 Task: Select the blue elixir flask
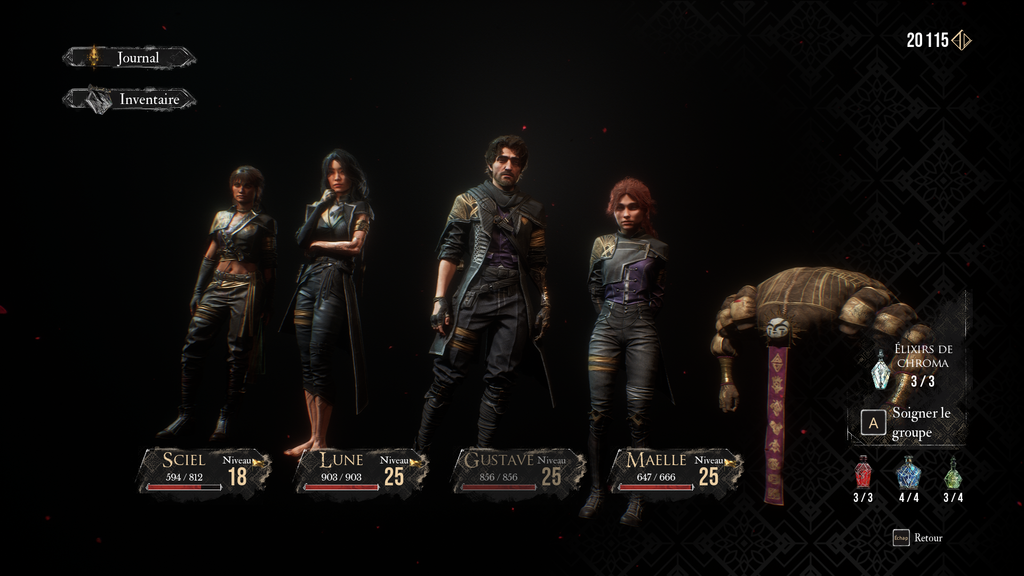(908, 473)
